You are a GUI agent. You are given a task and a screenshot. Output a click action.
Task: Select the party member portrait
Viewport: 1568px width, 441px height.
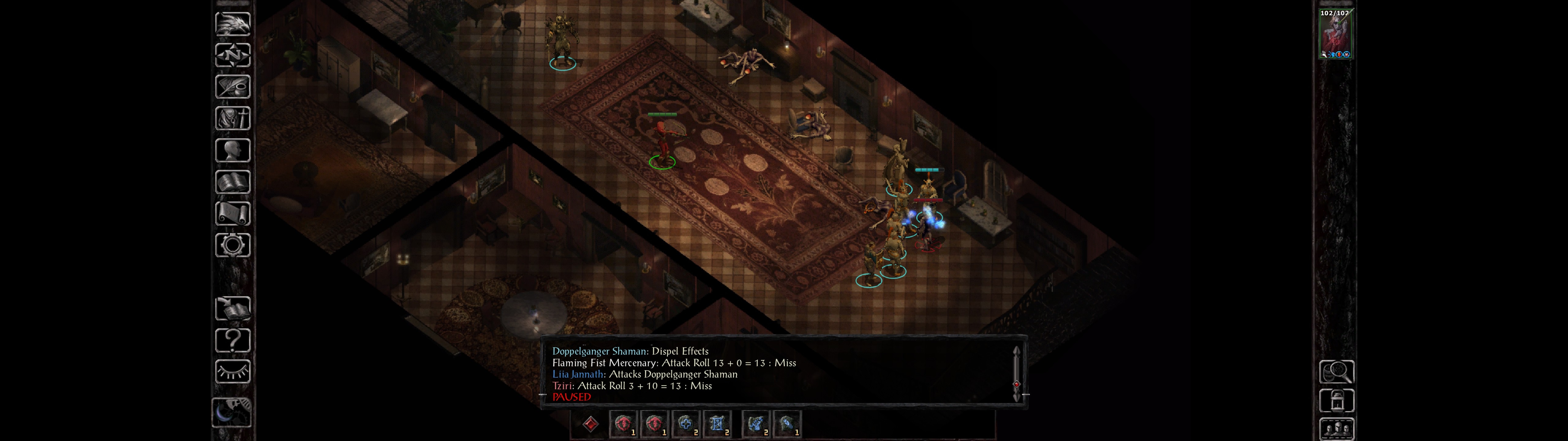[x=1334, y=34]
